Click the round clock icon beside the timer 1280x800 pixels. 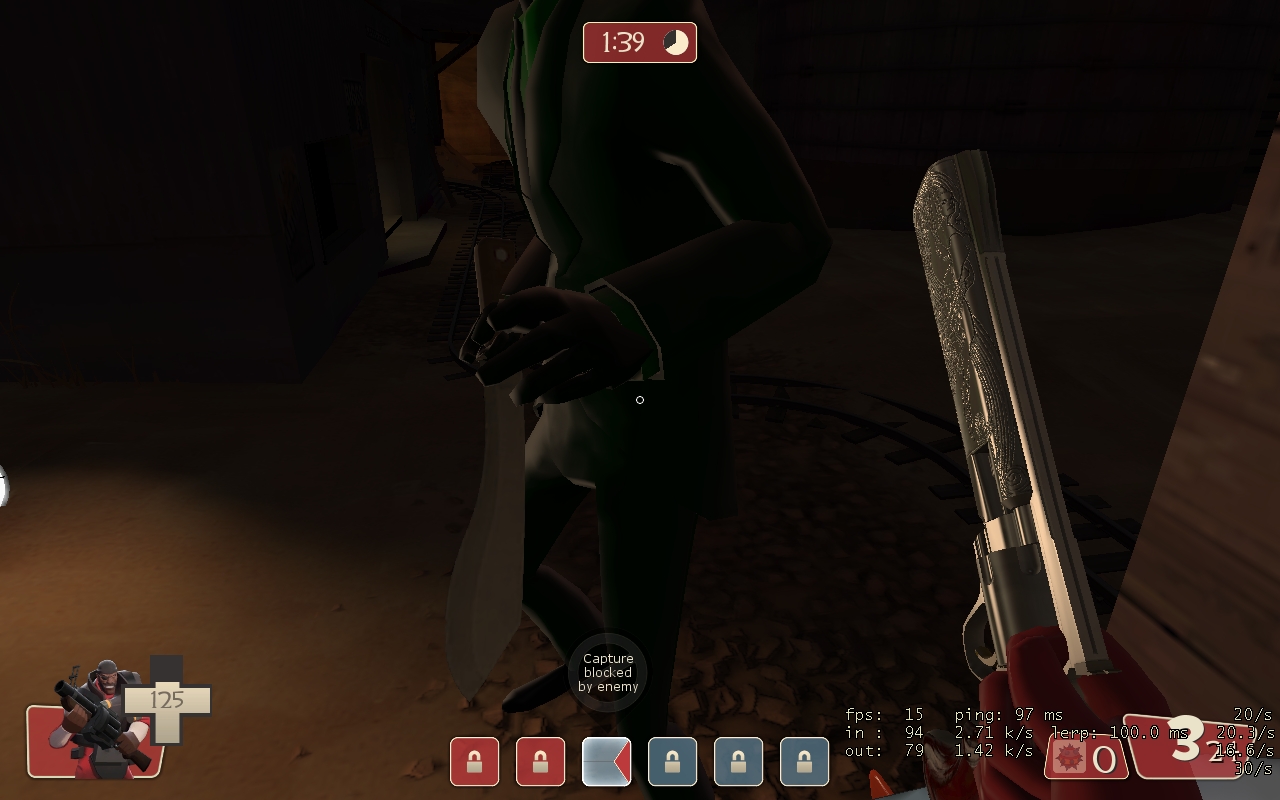point(675,42)
